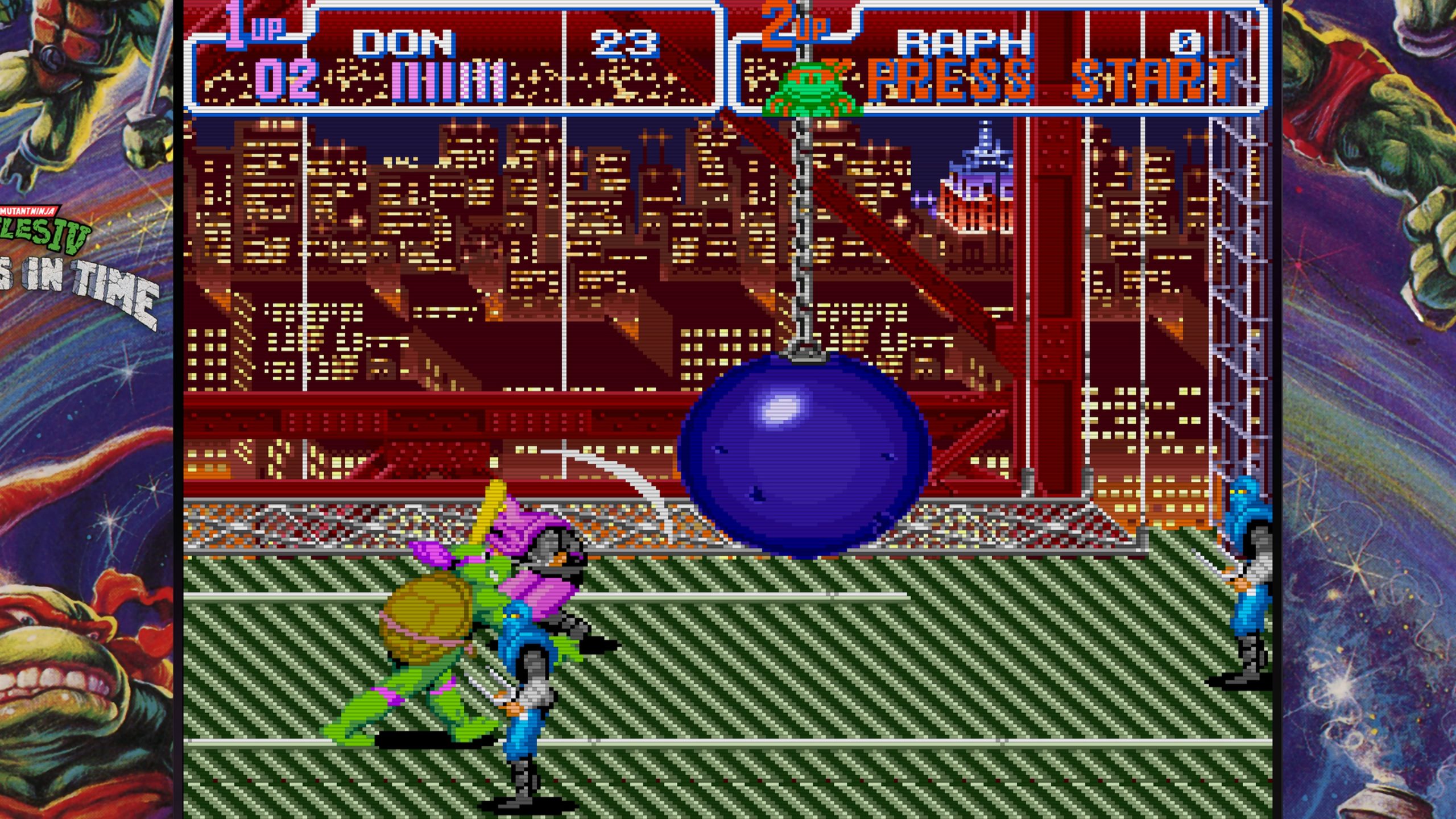This screenshot has width=1456, height=819.
Task: Click the chain holding the wrecking ball
Action: [803, 227]
